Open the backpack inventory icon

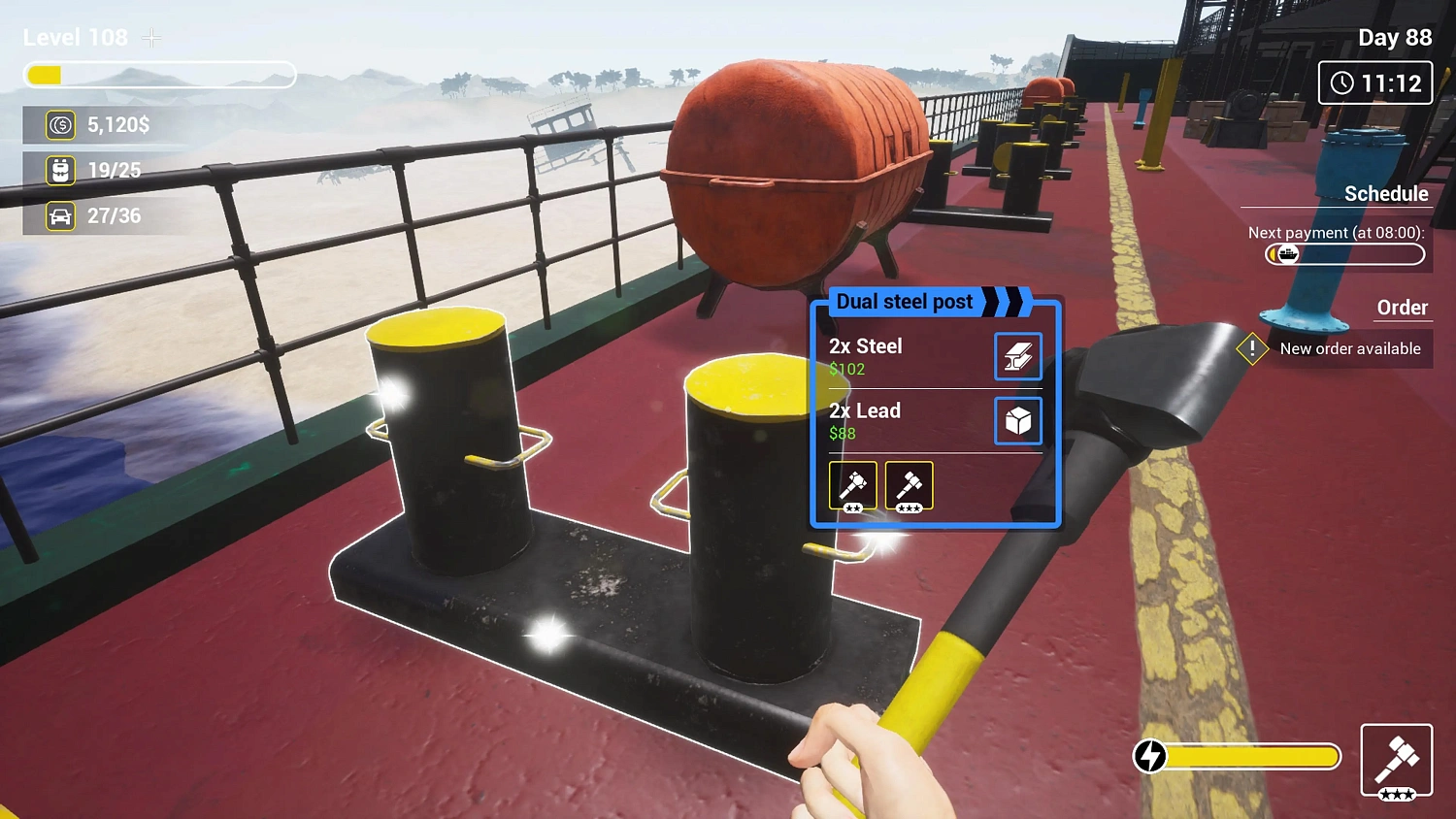60,170
